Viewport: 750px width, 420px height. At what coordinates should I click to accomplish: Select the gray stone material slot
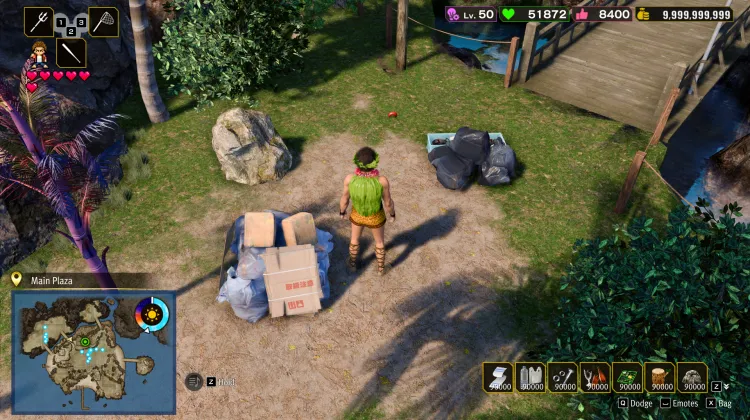(x=692, y=376)
